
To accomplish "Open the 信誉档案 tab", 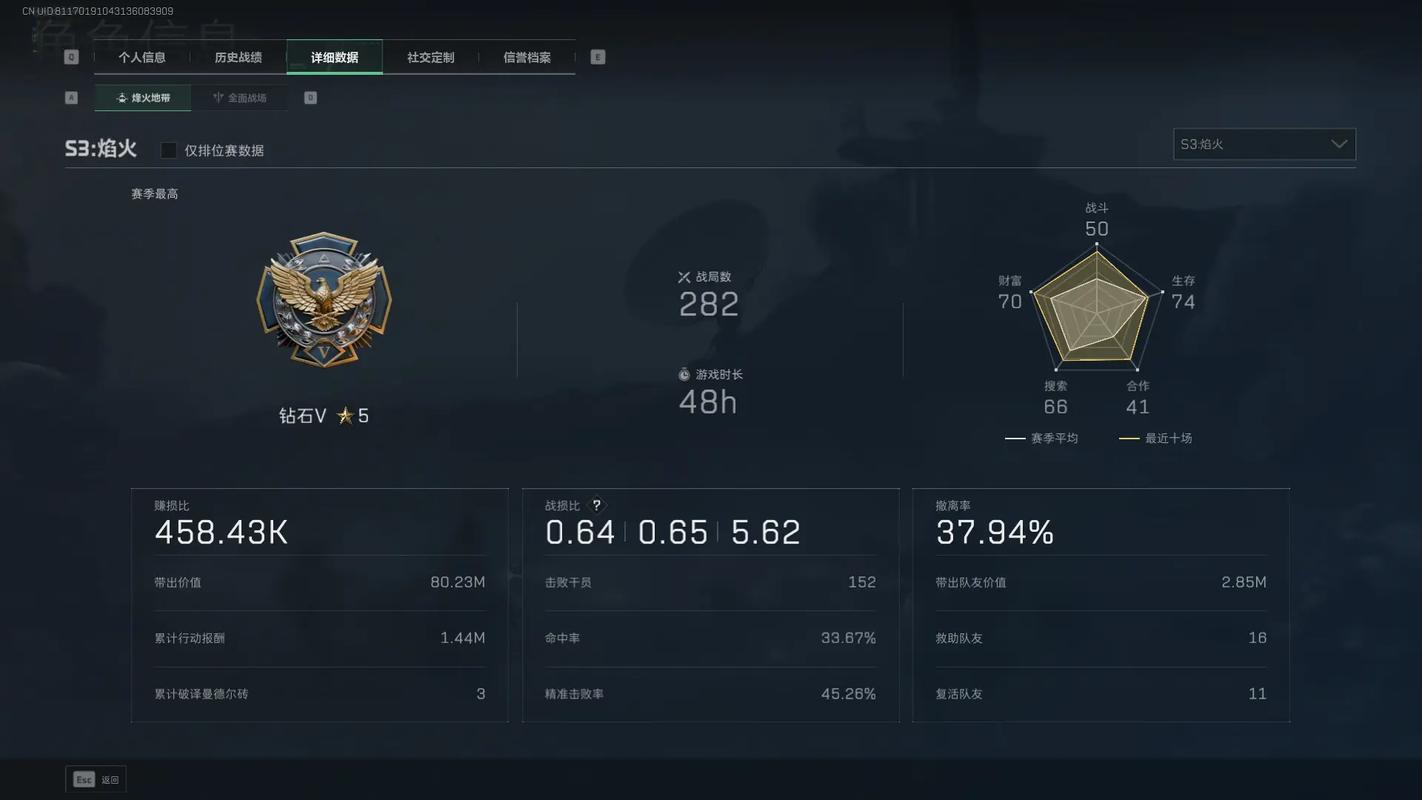I will pos(527,57).
